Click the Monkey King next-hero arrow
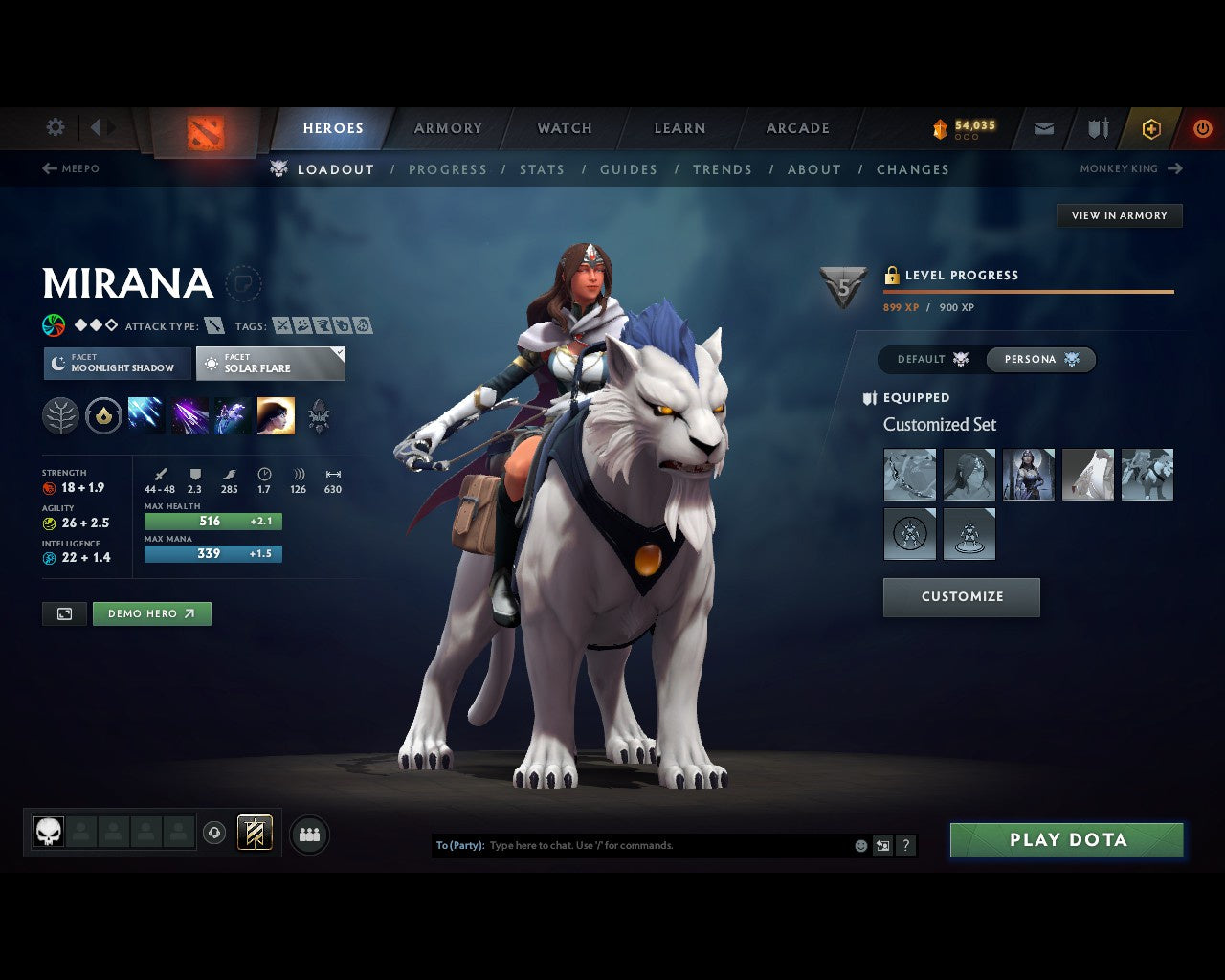This screenshot has height=980, width=1225. coord(1175,168)
